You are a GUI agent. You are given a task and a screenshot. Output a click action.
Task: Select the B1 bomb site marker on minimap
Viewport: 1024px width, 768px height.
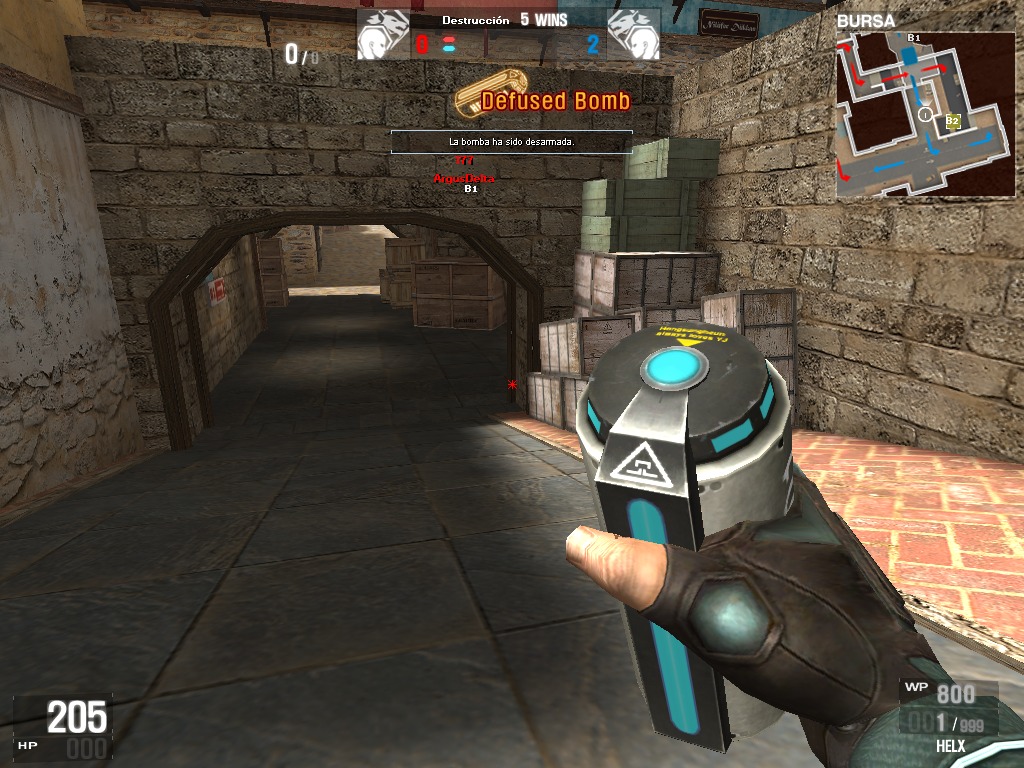pyautogui.click(x=913, y=38)
